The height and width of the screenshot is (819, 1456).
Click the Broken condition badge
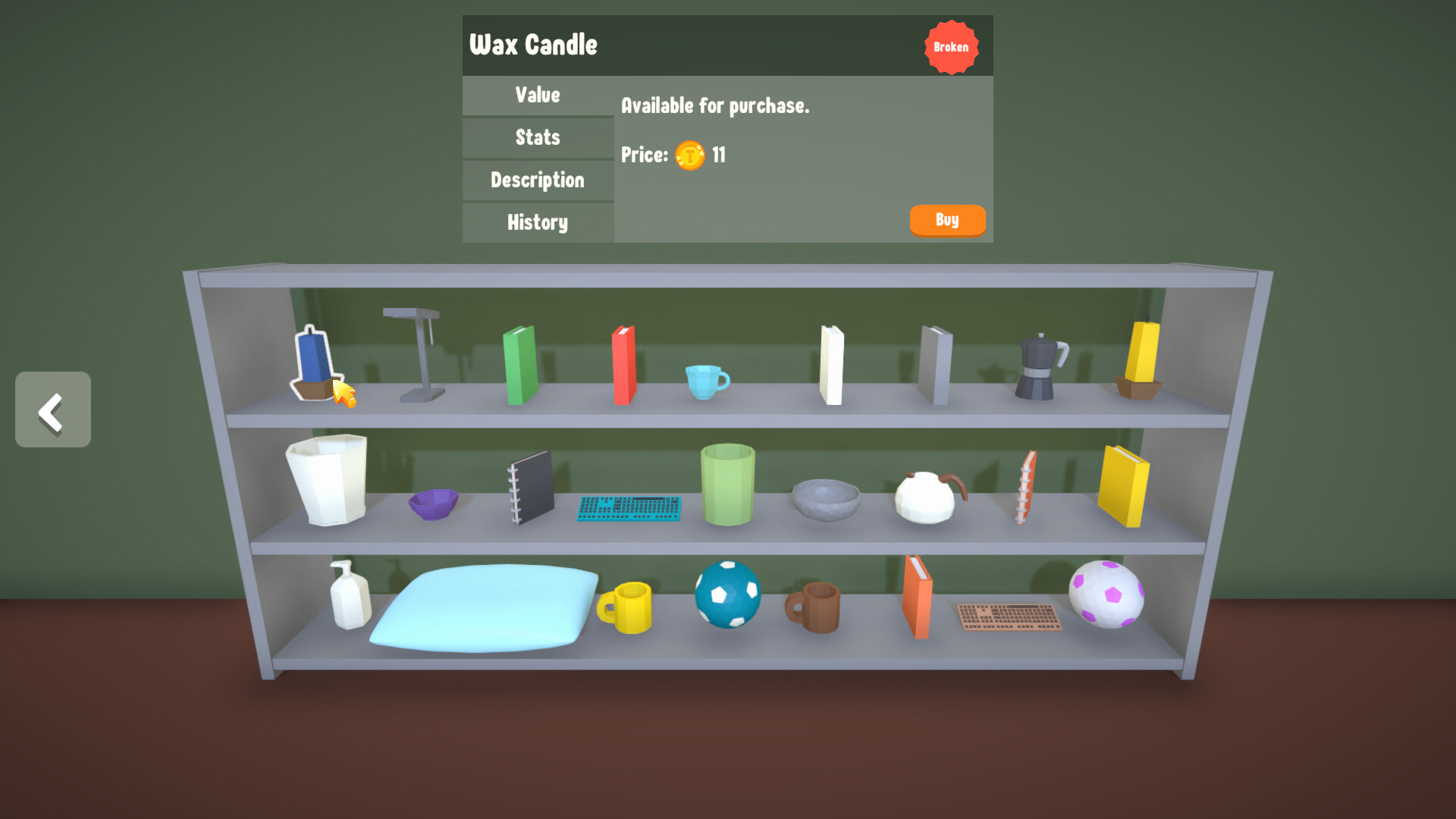tap(952, 46)
